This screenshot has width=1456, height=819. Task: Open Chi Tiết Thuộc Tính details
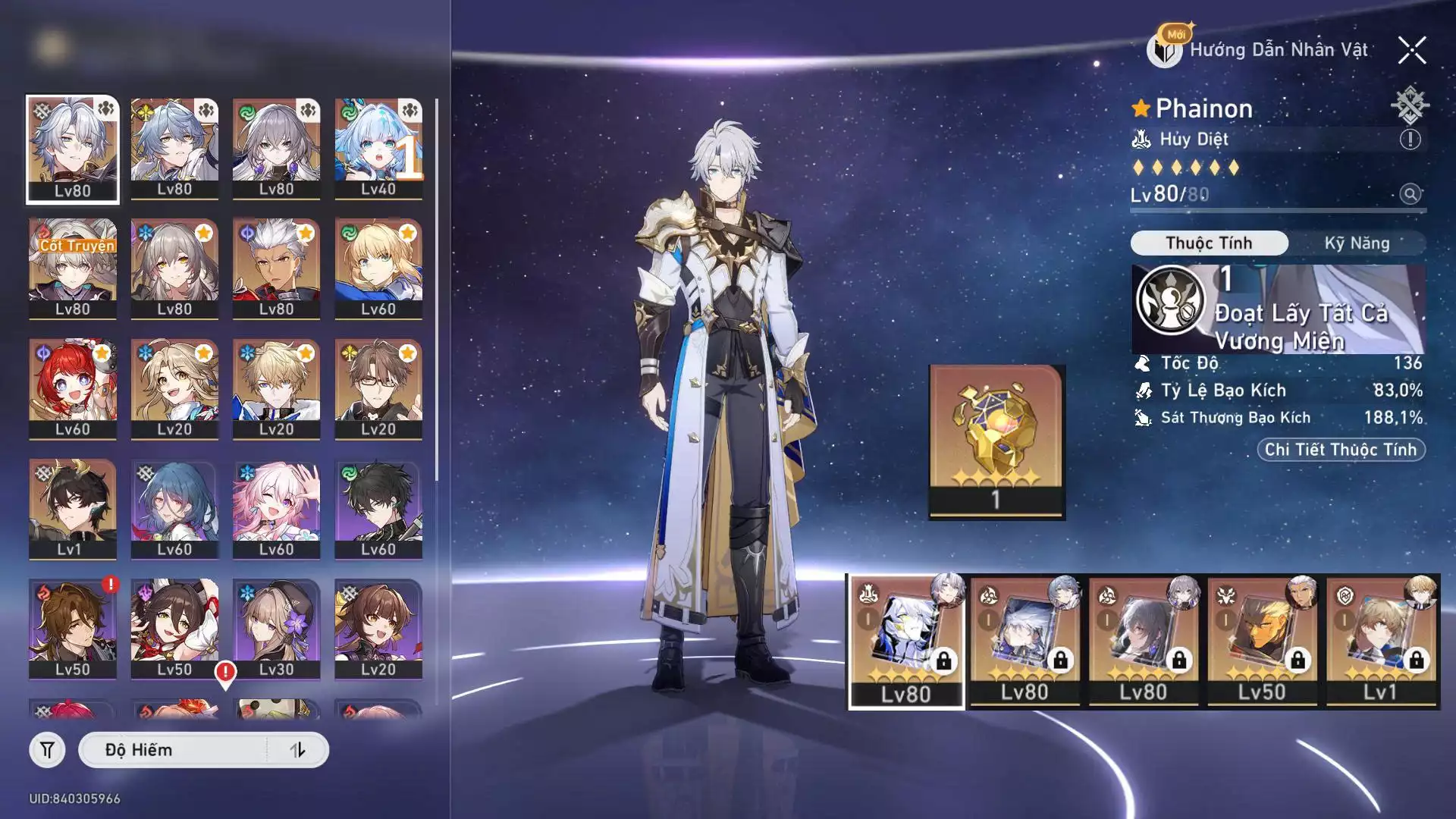(1341, 450)
